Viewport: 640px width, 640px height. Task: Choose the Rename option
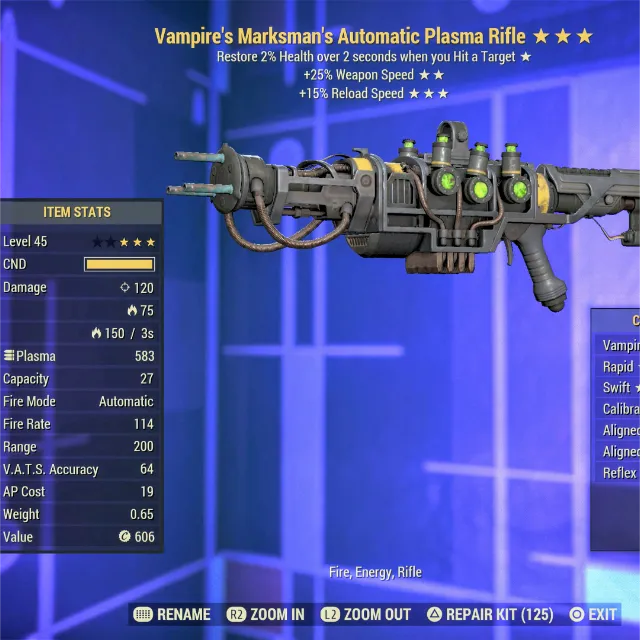click(x=172, y=614)
